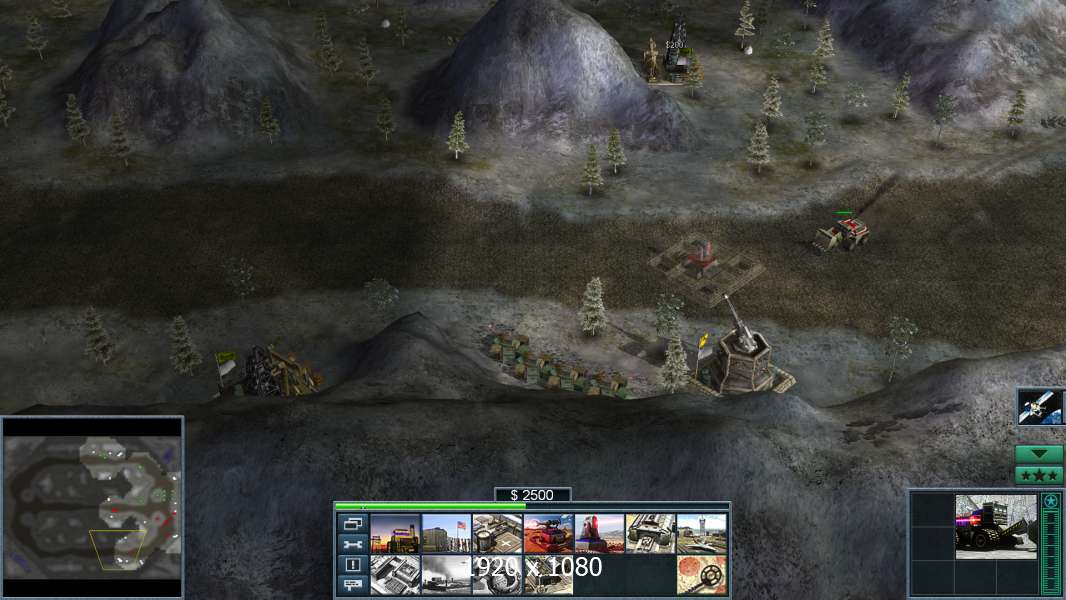Select the airfield with control tower icon
The image size is (1066, 600).
pyautogui.click(x=701, y=534)
